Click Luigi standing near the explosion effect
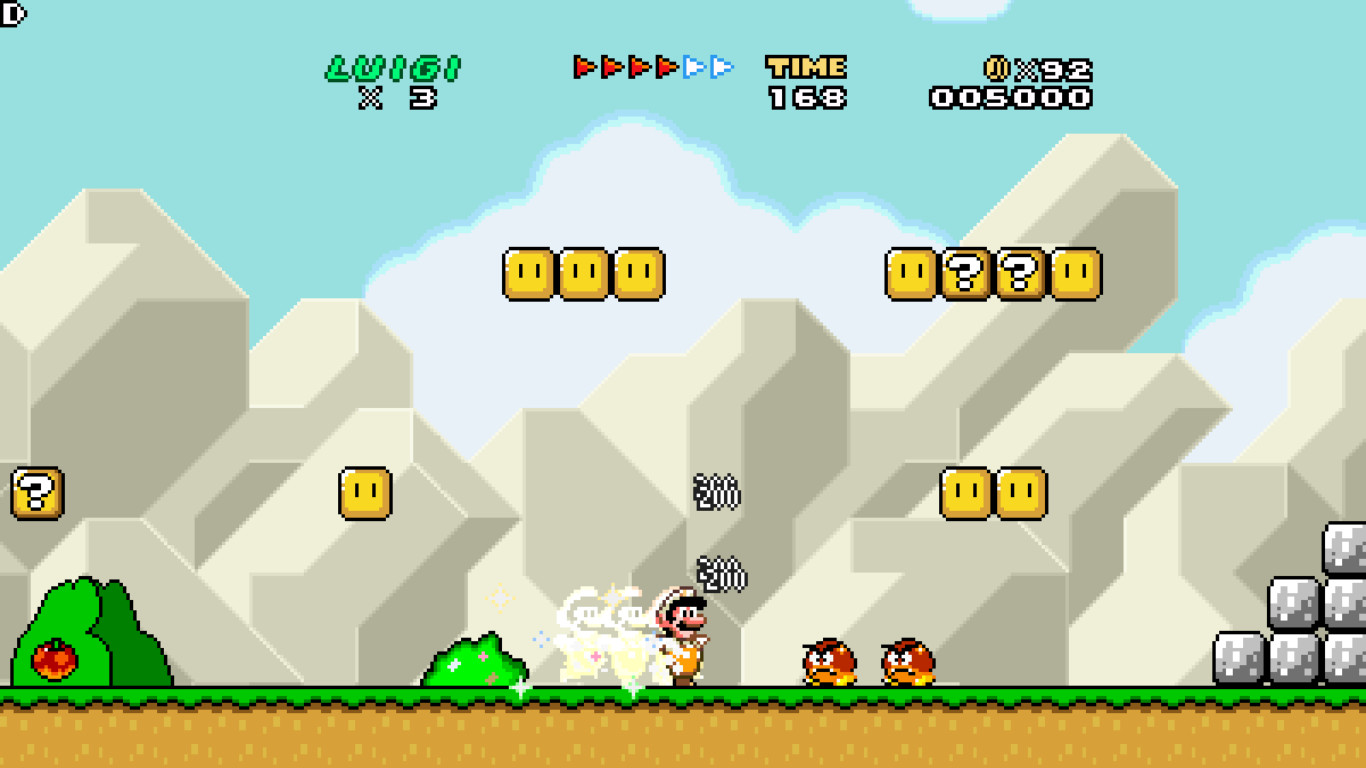Image resolution: width=1366 pixels, height=768 pixels. pos(685,640)
